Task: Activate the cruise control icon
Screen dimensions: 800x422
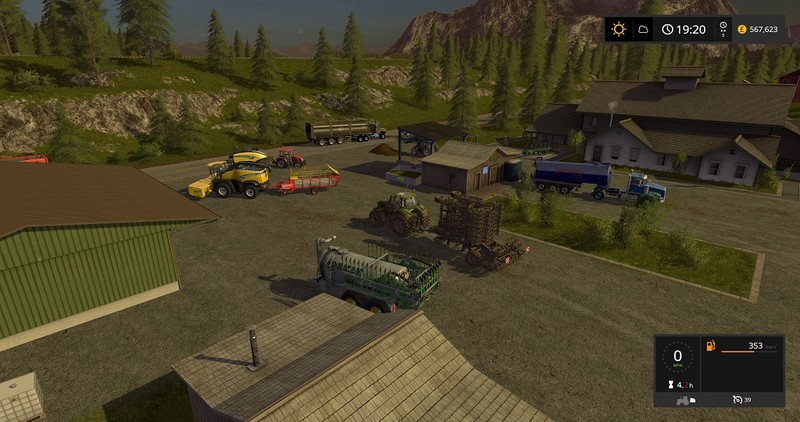Action: pos(738,400)
